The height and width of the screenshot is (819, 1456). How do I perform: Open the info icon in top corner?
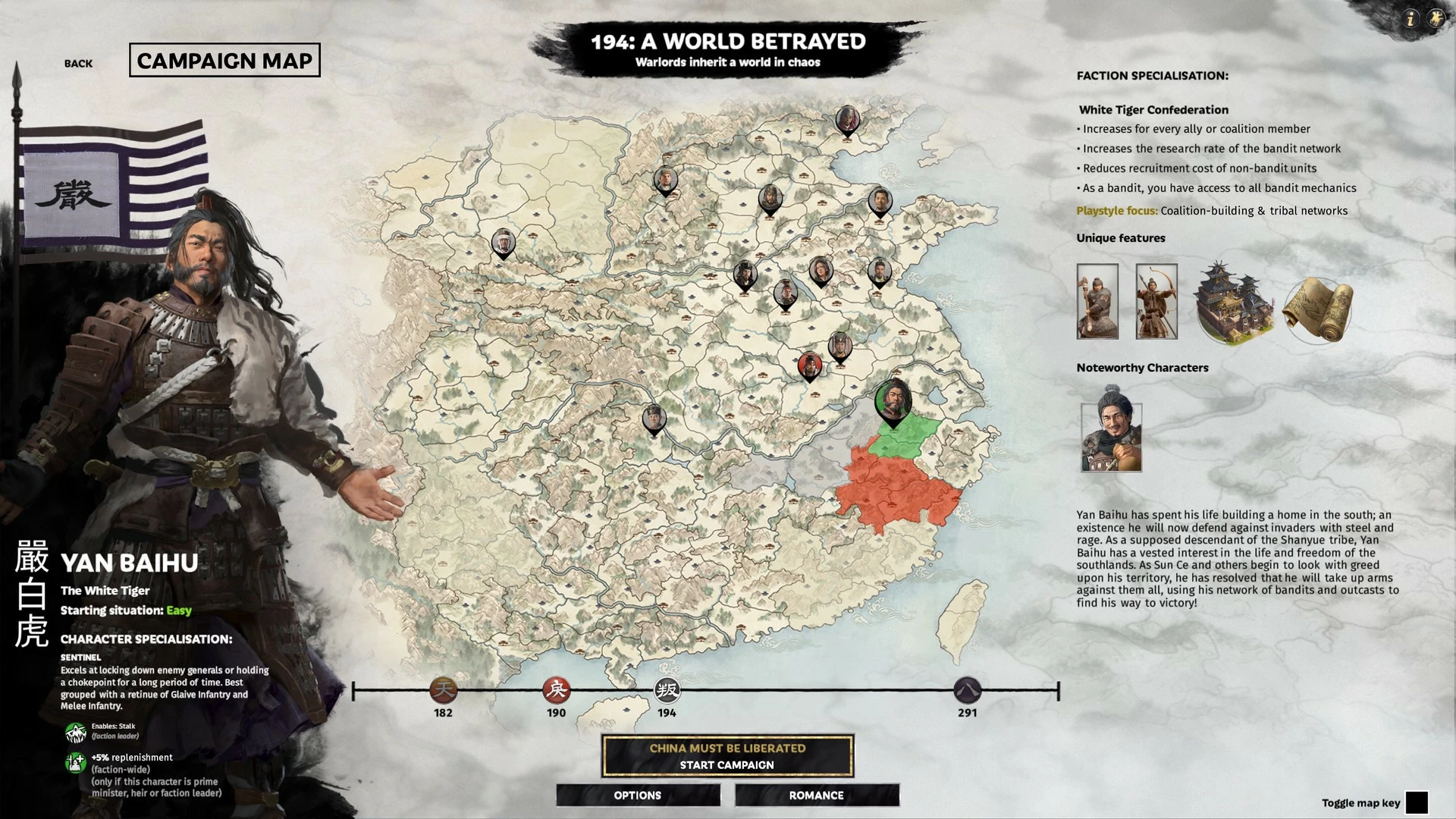coord(1410,19)
